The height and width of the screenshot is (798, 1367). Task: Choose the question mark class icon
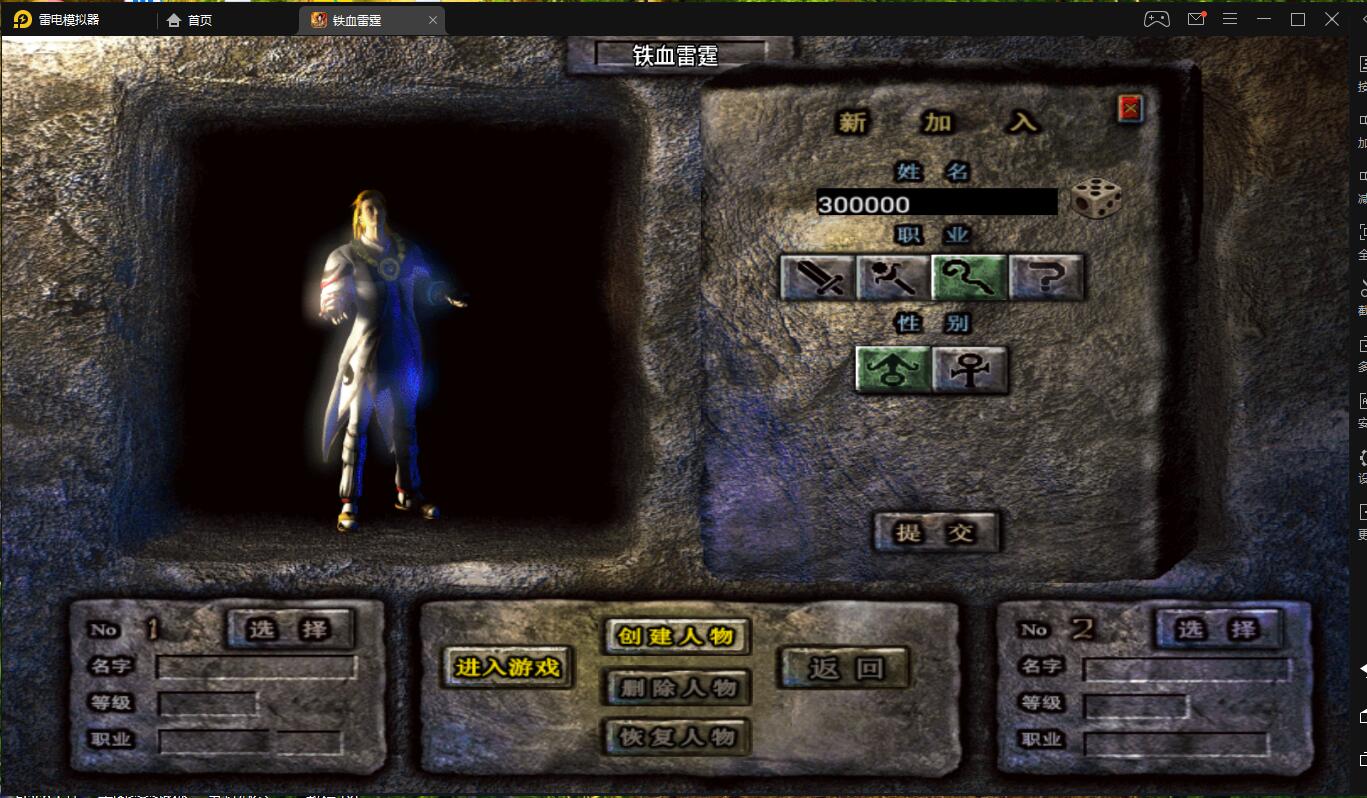click(1046, 277)
